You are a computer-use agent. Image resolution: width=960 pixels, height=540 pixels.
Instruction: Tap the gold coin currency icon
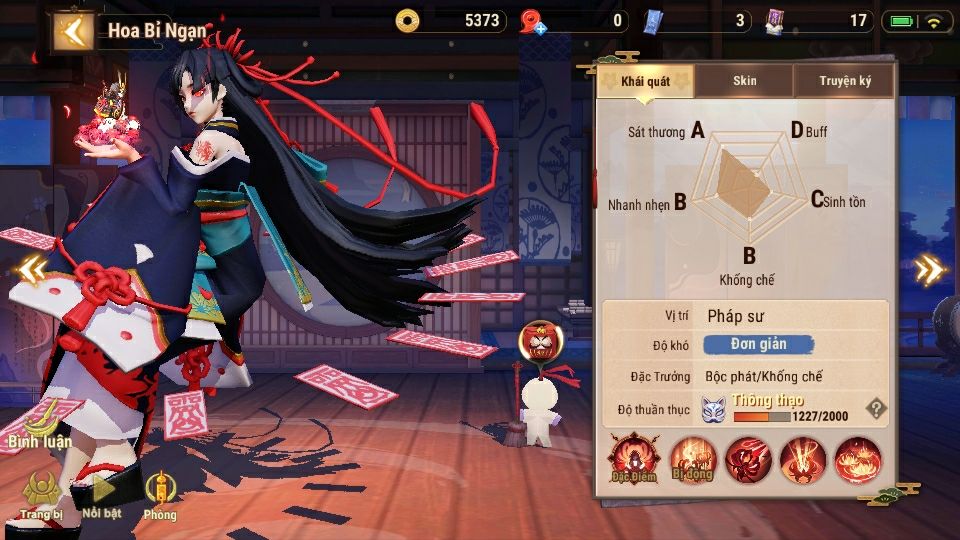tap(406, 20)
